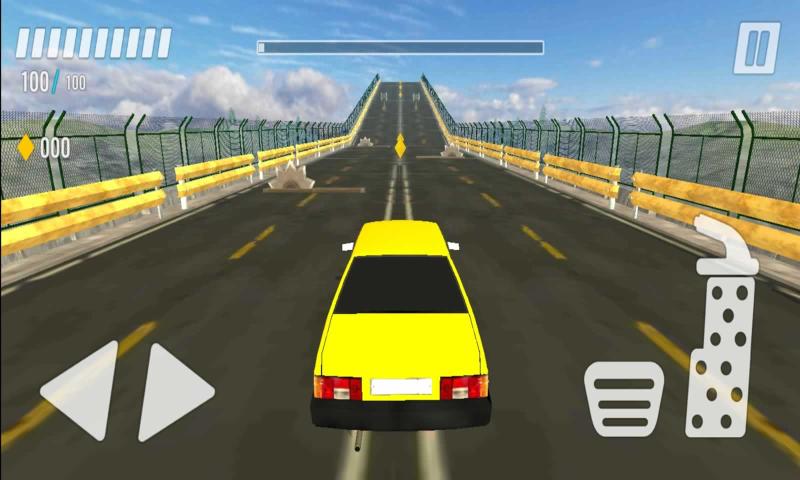Hit the gas accelerator pedal
This screenshot has width=800, height=480.
point(724,340)
